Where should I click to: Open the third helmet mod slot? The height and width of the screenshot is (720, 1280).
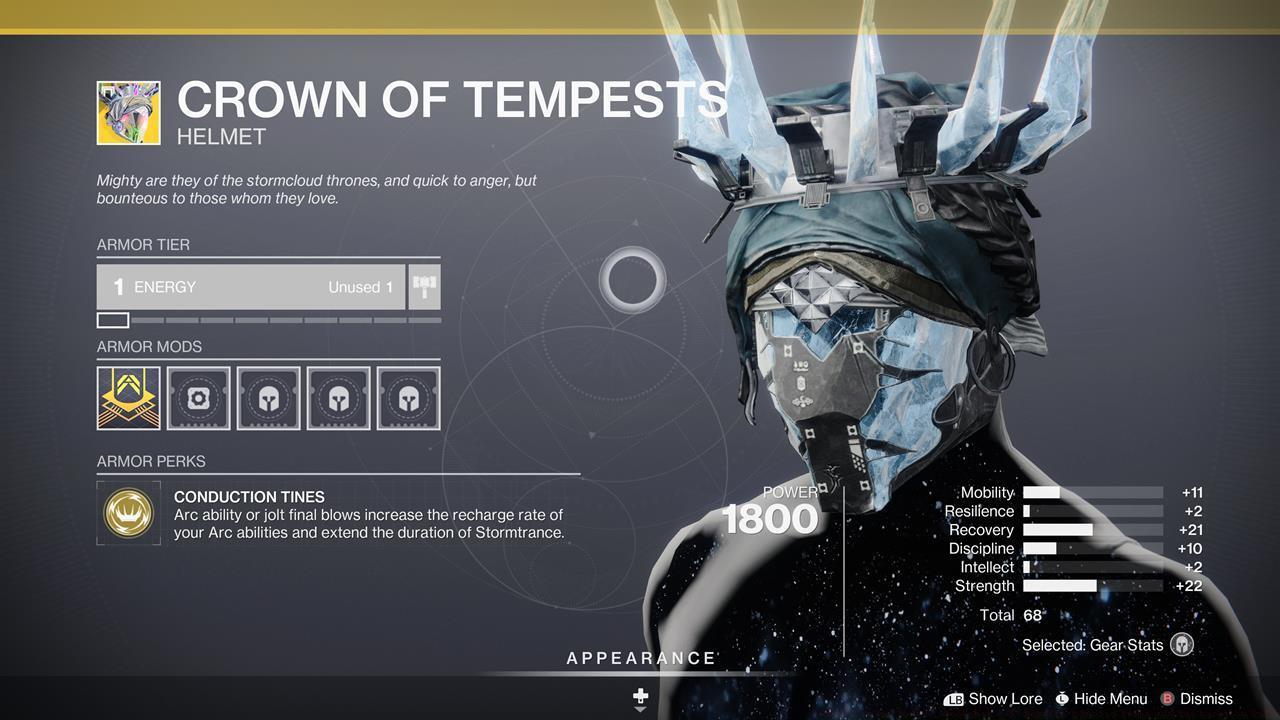point(268,397)
